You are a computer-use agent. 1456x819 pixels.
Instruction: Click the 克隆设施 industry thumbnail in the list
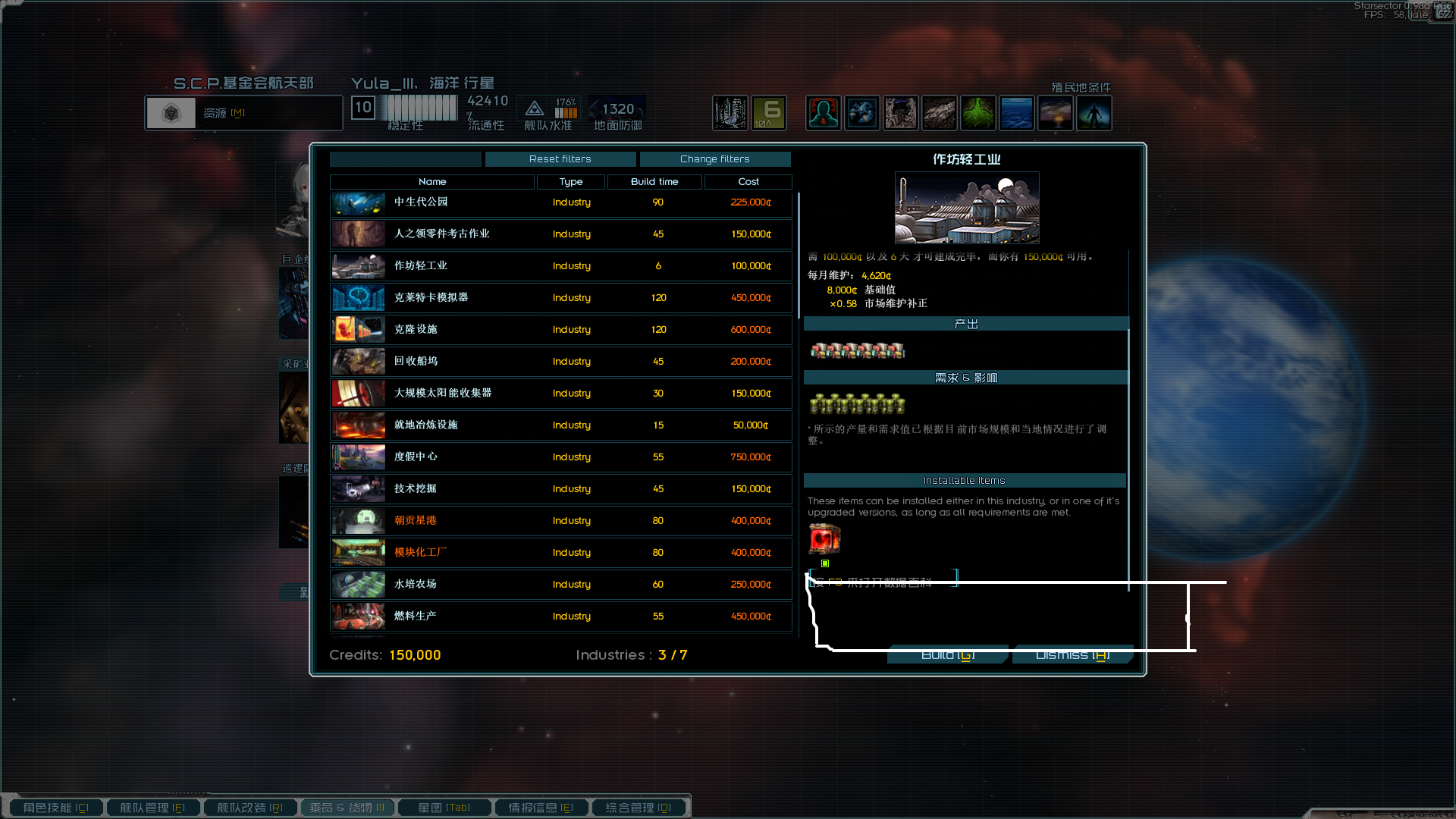click(x=357, y=329)
